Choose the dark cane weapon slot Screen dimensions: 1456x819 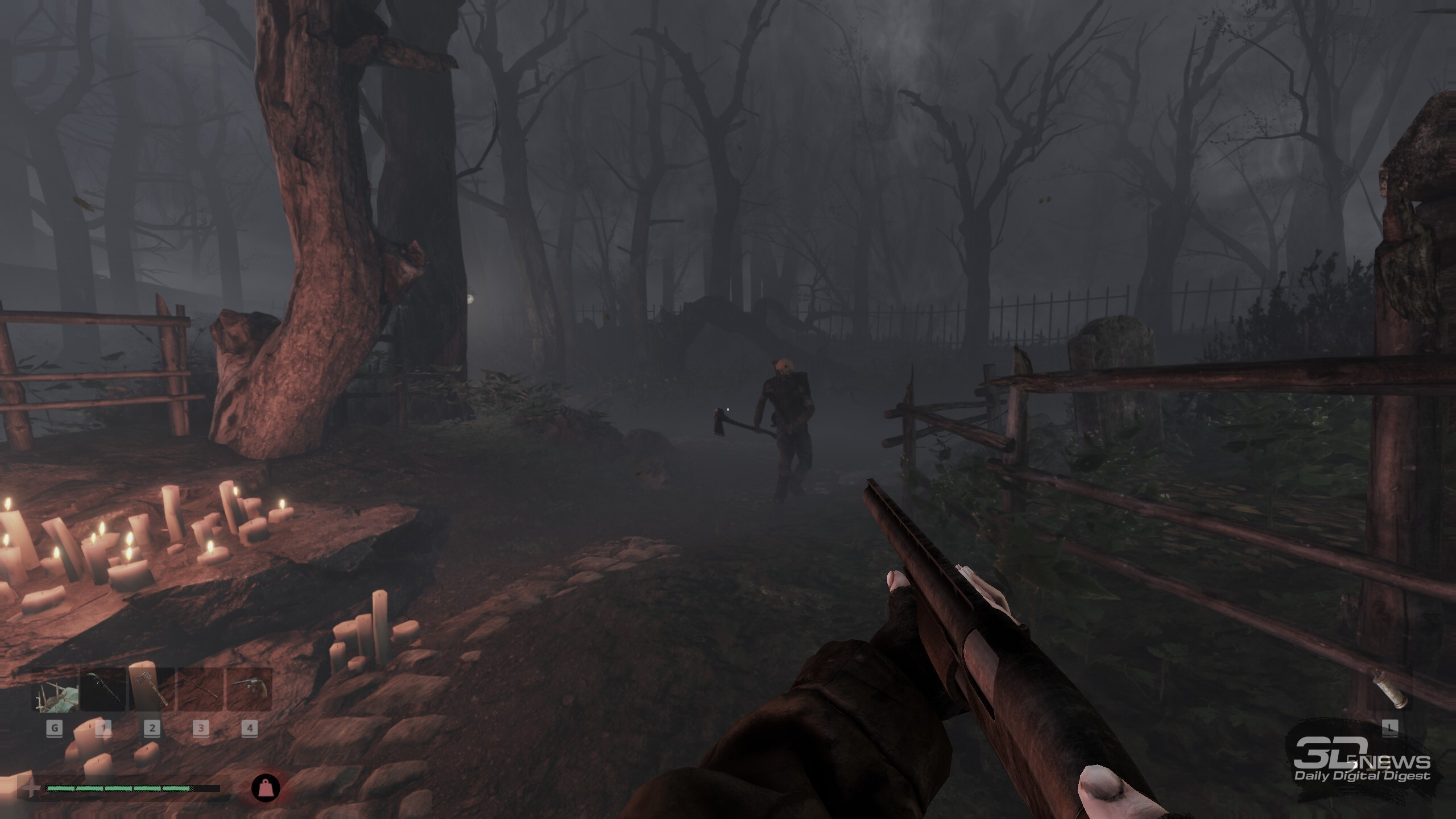pyautogui.click(x=104, y=690)
